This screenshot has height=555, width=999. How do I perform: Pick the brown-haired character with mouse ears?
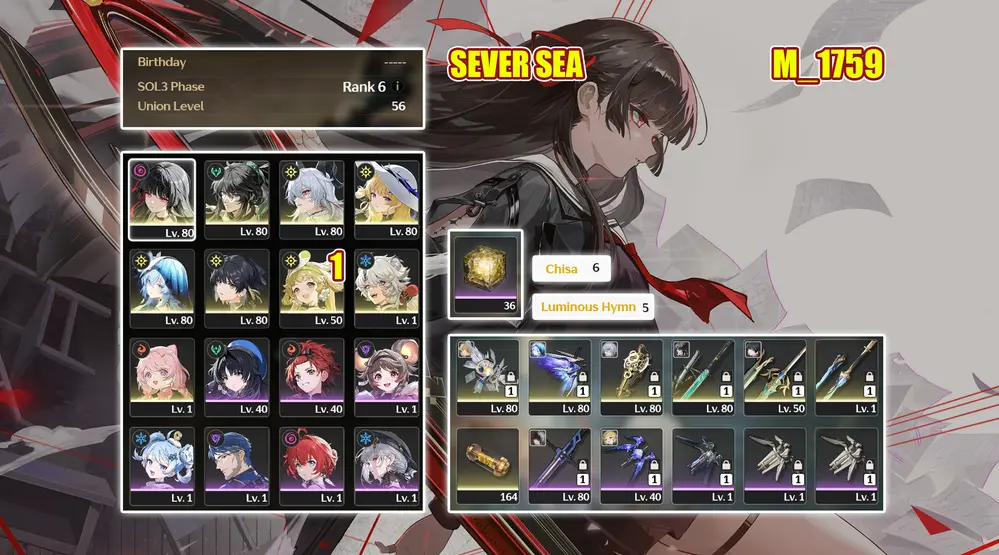(387, 377)
